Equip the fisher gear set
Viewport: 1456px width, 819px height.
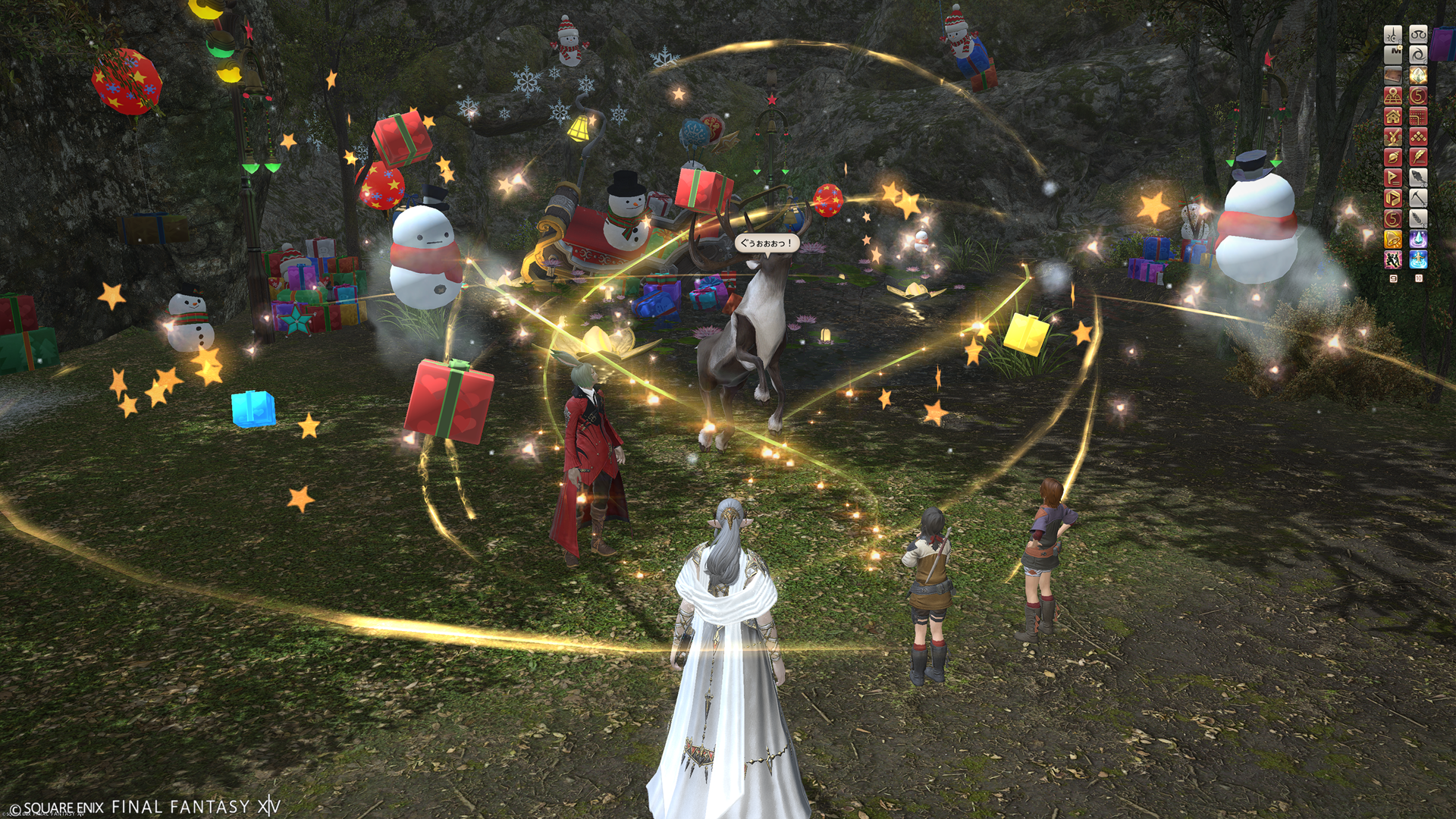(1418, 177)
